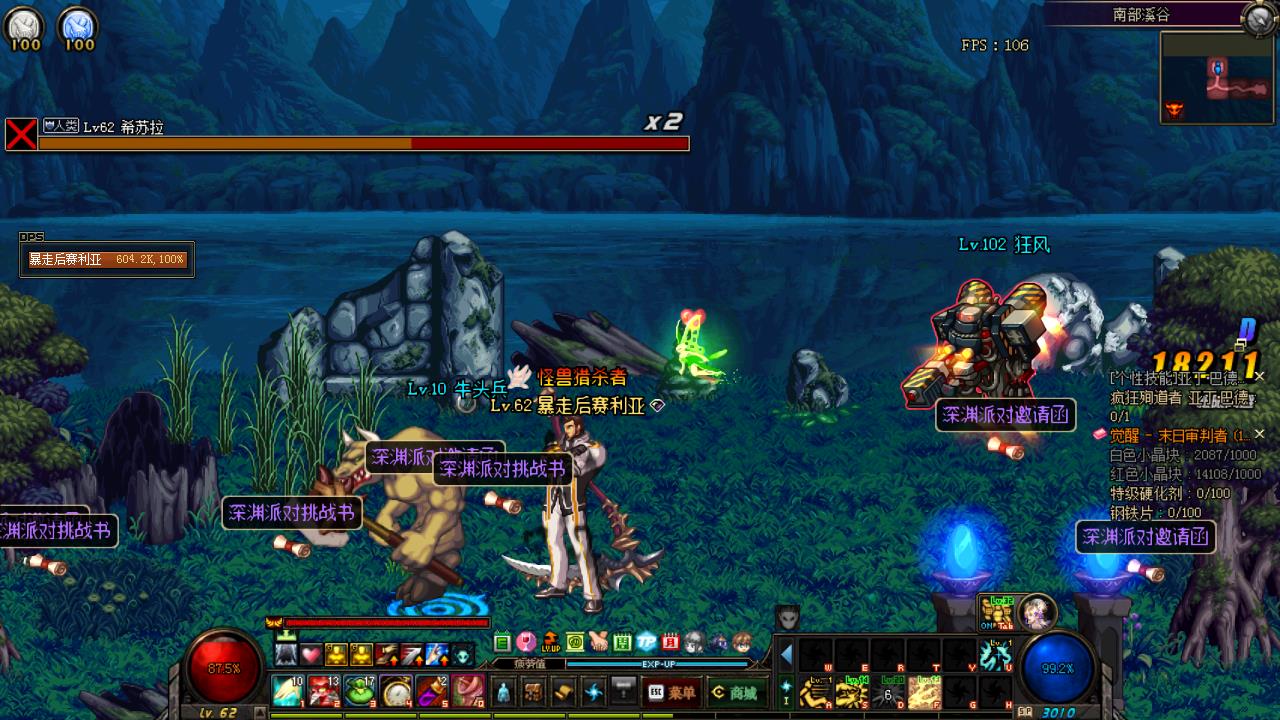Open the scroll quest button on bottom bar
1280x720 pixels.
564,692
